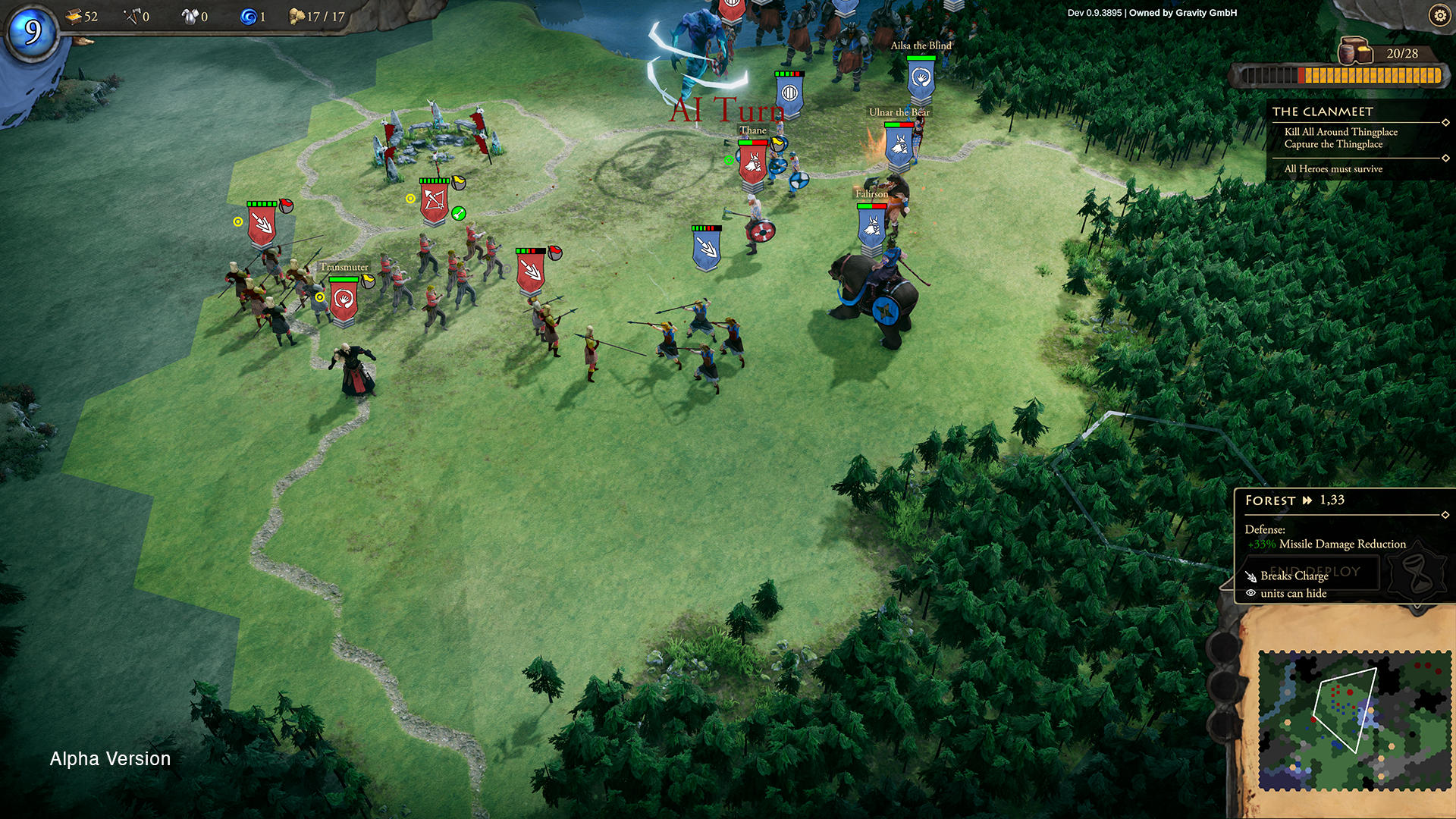The width and height of the screenshot is (1456, 819).
Task: Click the turn counter orb showing 9
Action: click(x=32, y=32)
